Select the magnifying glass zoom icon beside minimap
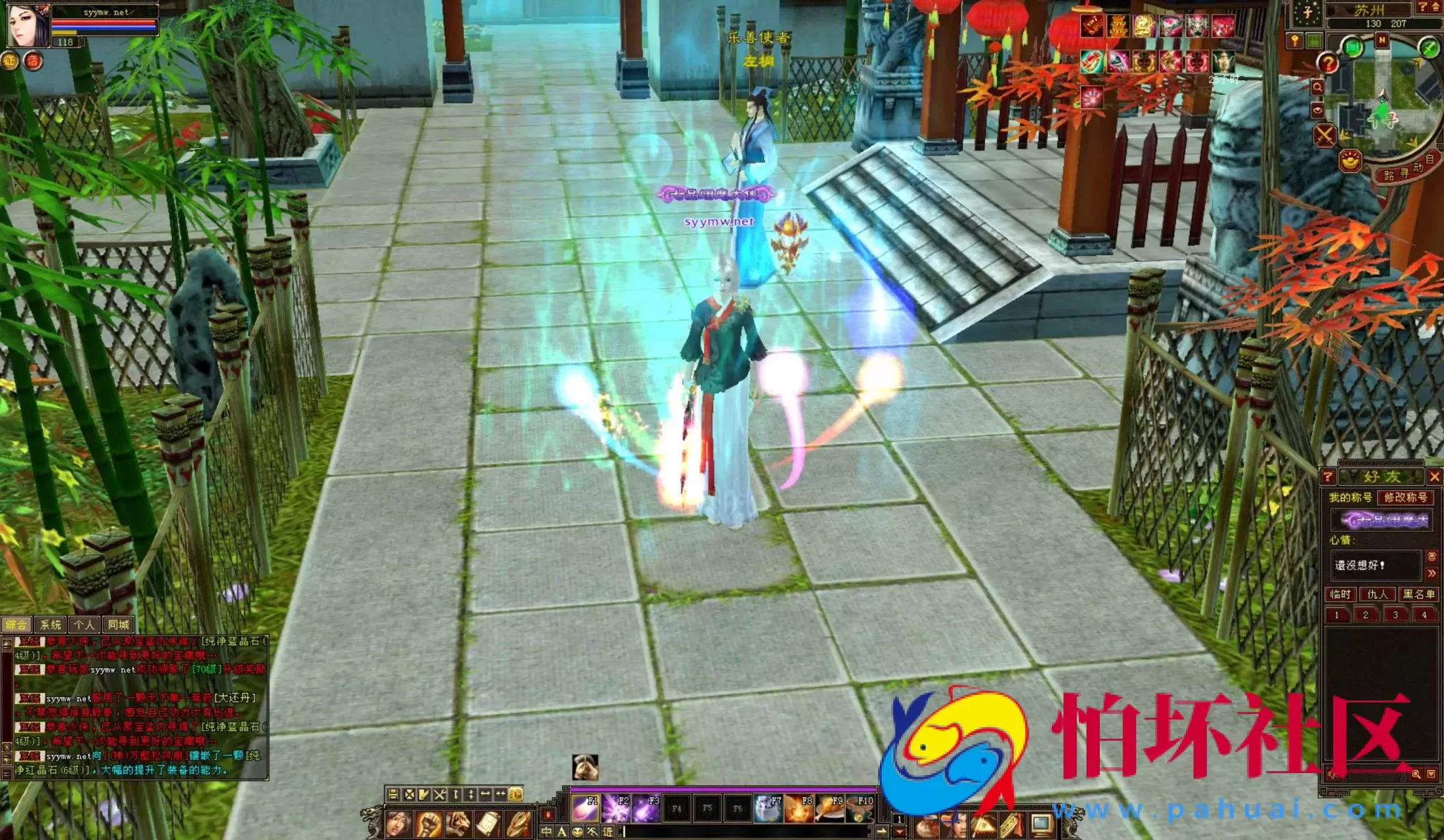Screen dimensions: 1444x840 (x=1317, y=87)
